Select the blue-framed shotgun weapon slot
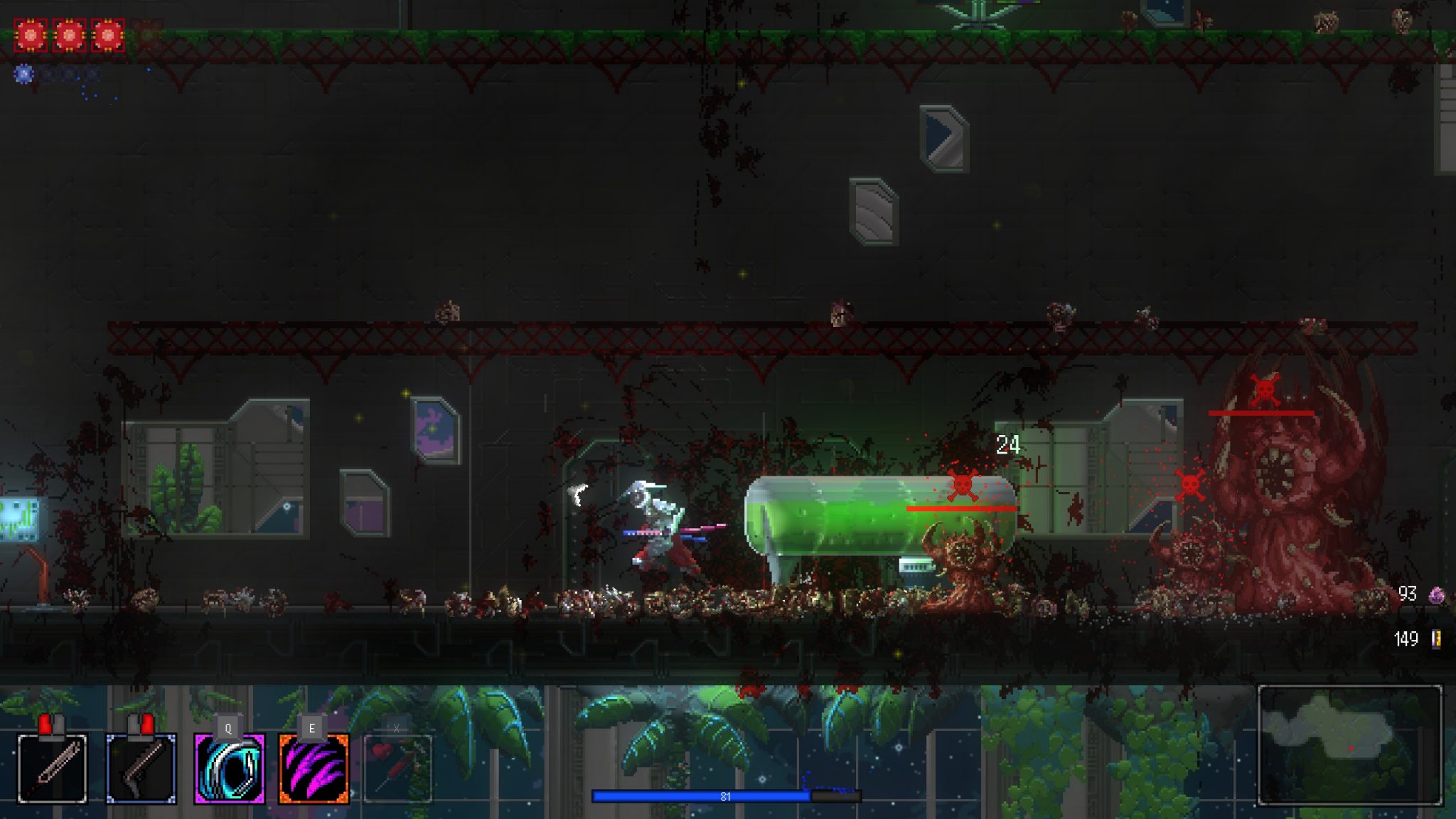Image resolution: width=1456 pixels, height=819 pixels. pos(141,769)
